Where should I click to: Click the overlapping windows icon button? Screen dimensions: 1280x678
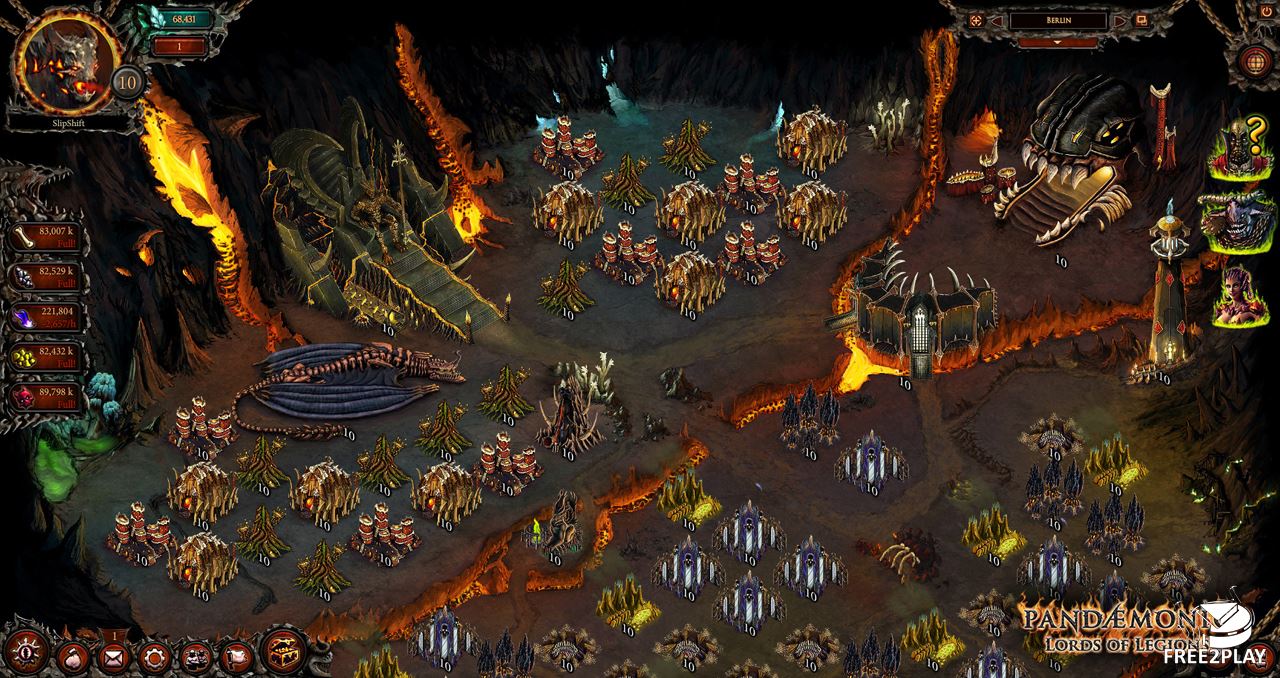point(1141,20)
